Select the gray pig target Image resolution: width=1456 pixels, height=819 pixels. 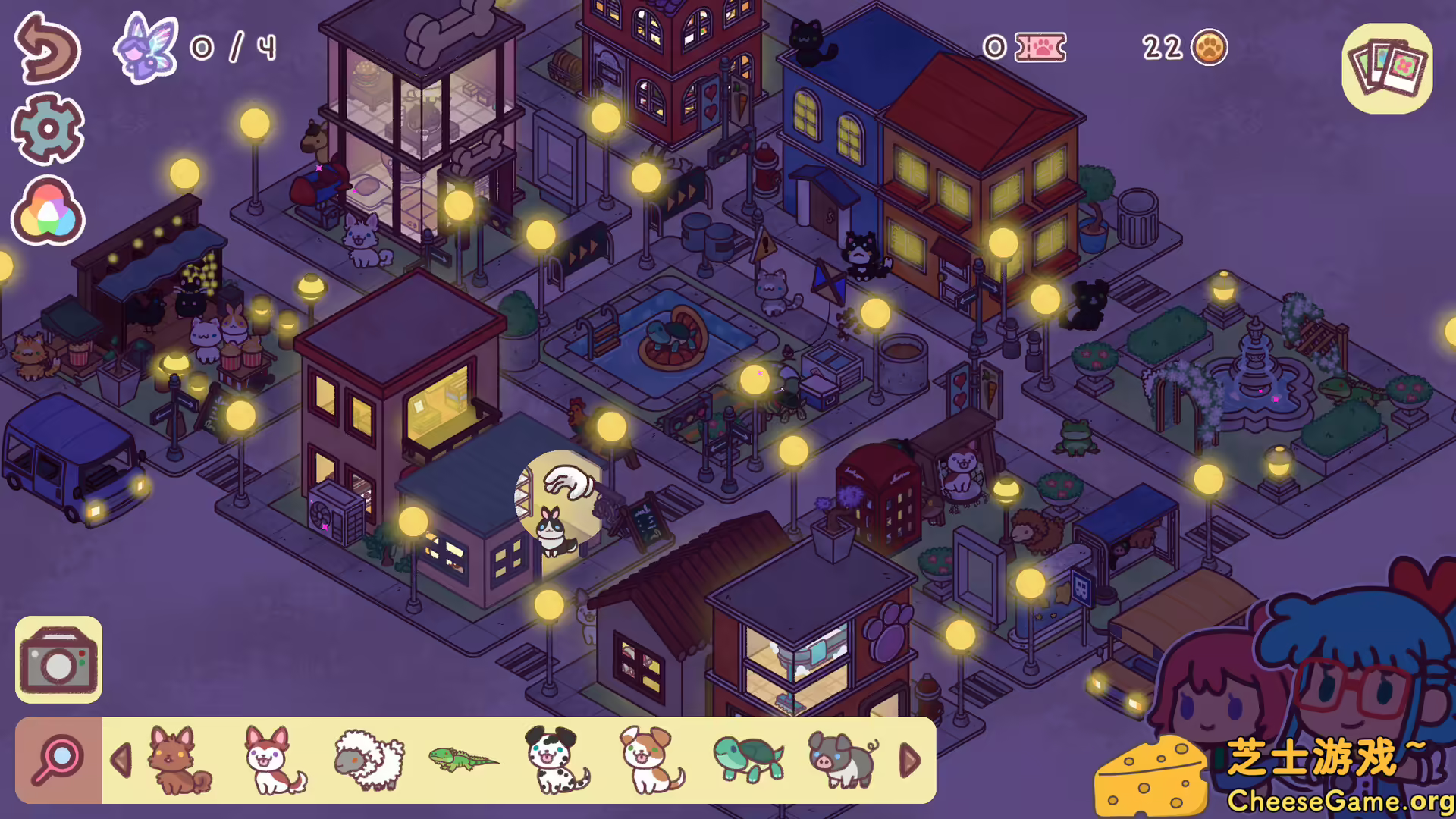843,760
